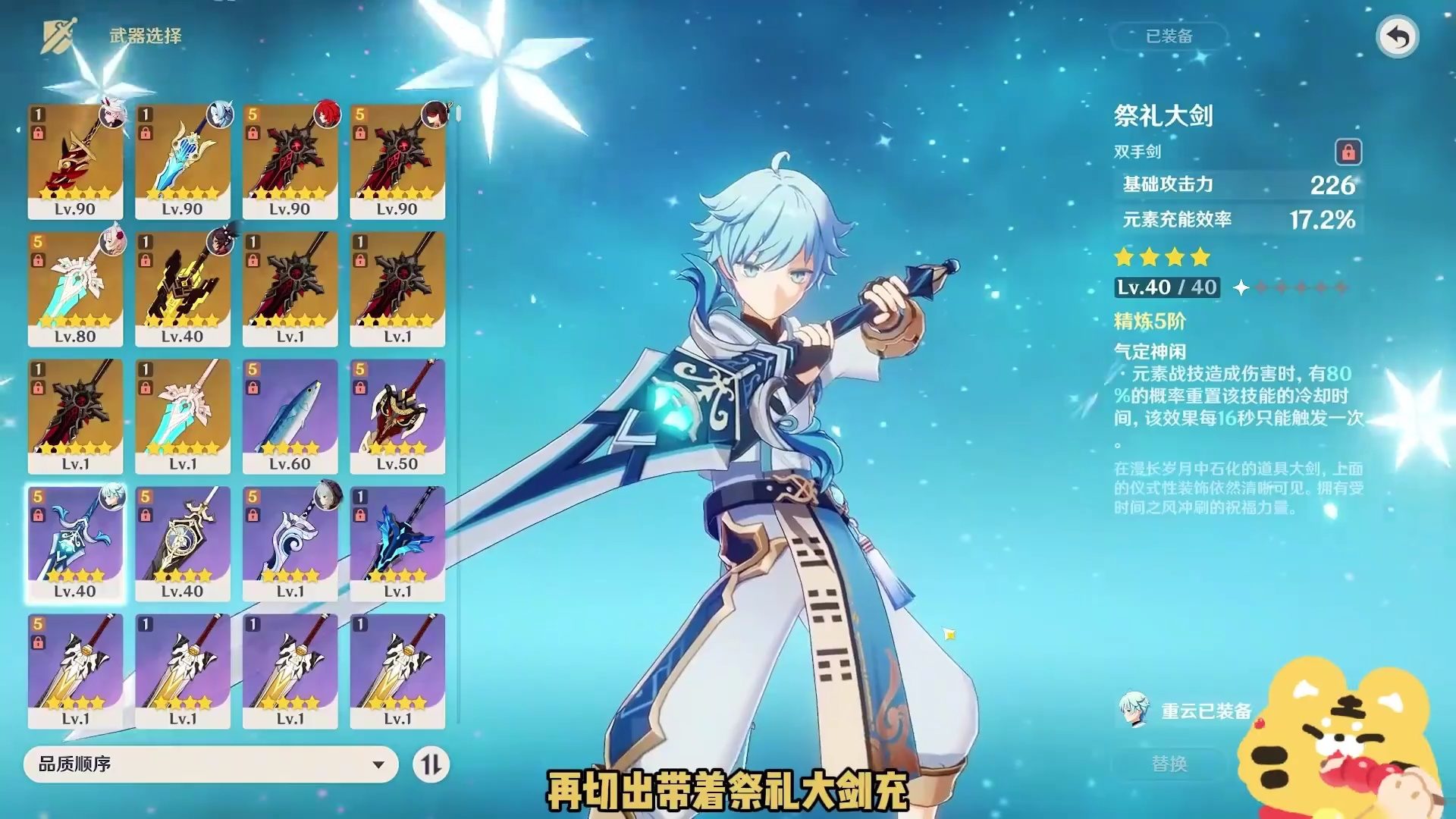This screenshot has width=1456, height=819.
Task: Toggle the lock on Sacrificial Greatsword details
Action: click(x=1348, y=152)
